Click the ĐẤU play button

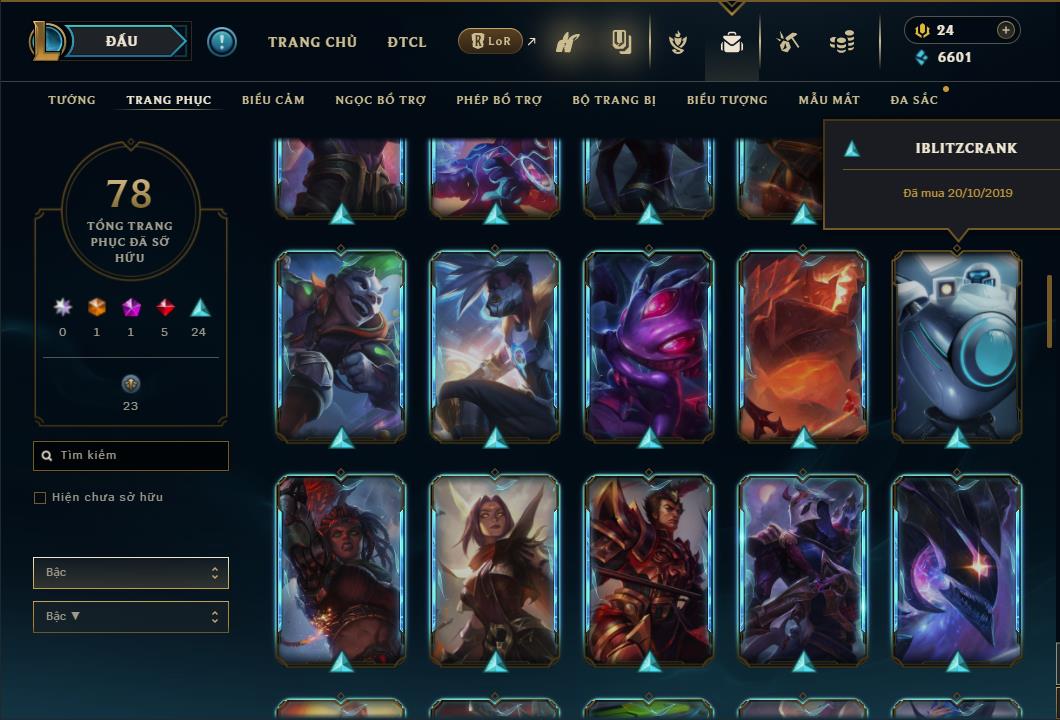[x=121, y=41]
